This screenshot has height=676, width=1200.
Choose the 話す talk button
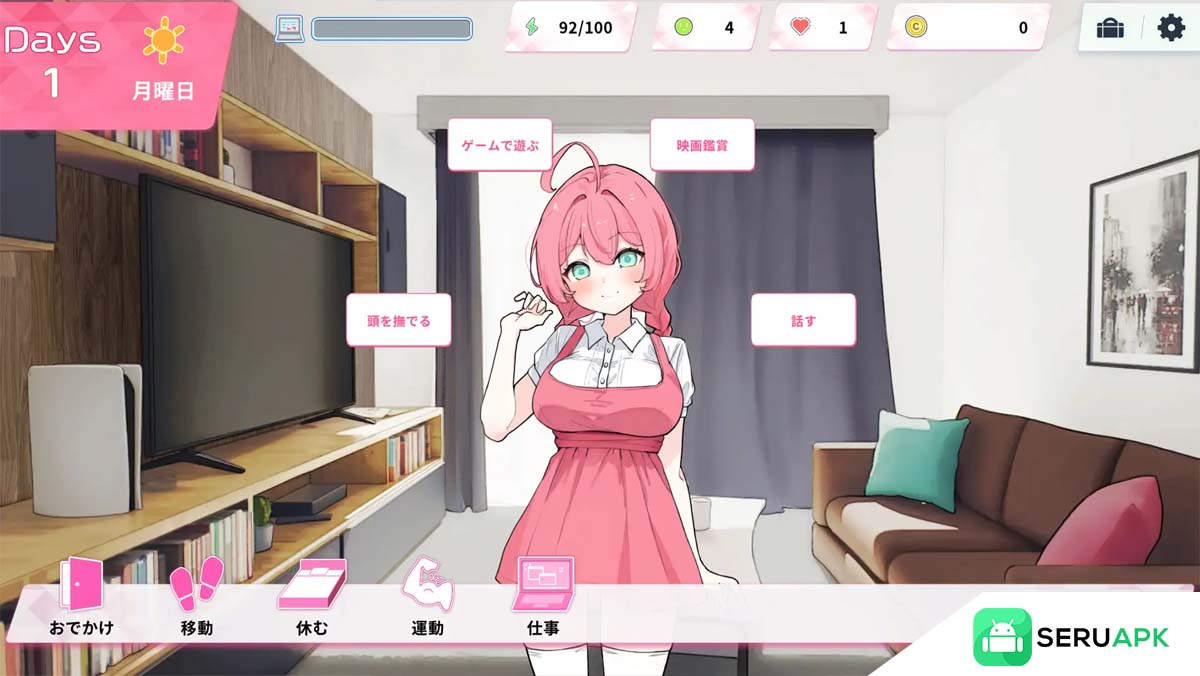pyautogui.click(x=803, y=320)
